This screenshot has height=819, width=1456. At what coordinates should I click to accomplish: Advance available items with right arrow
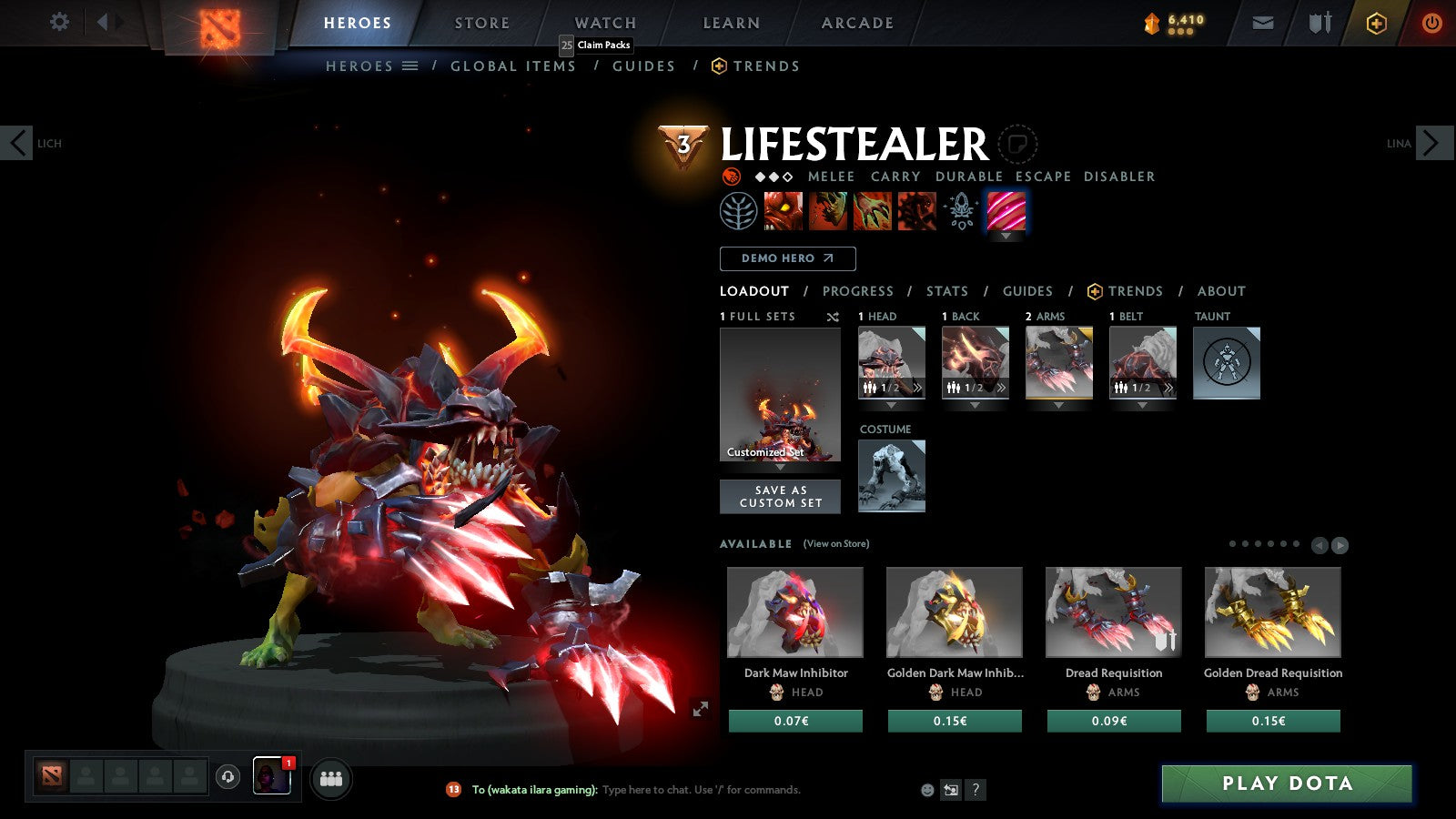point(1340,545)
